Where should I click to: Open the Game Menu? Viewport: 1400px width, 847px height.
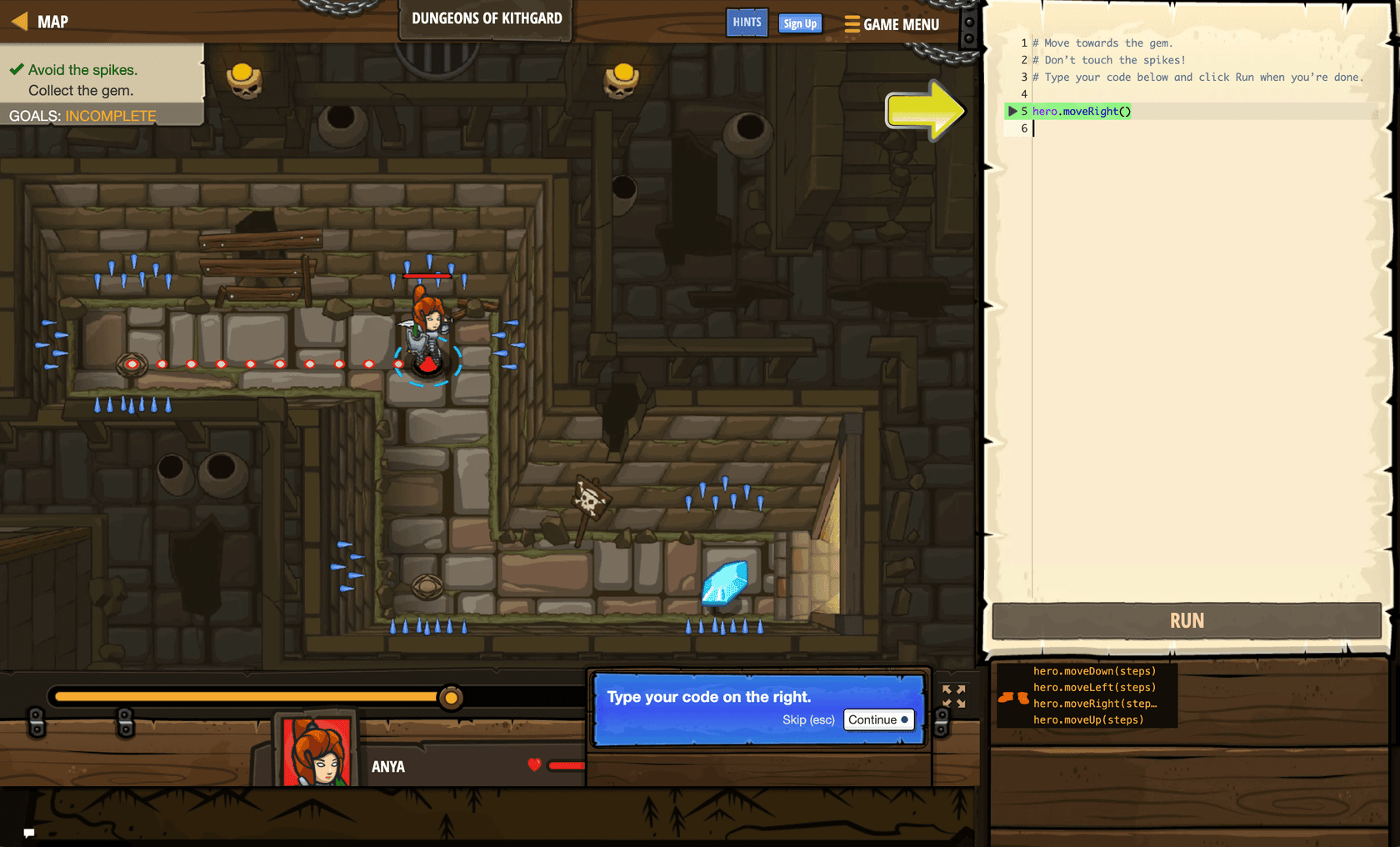click(x=892, y=24)
